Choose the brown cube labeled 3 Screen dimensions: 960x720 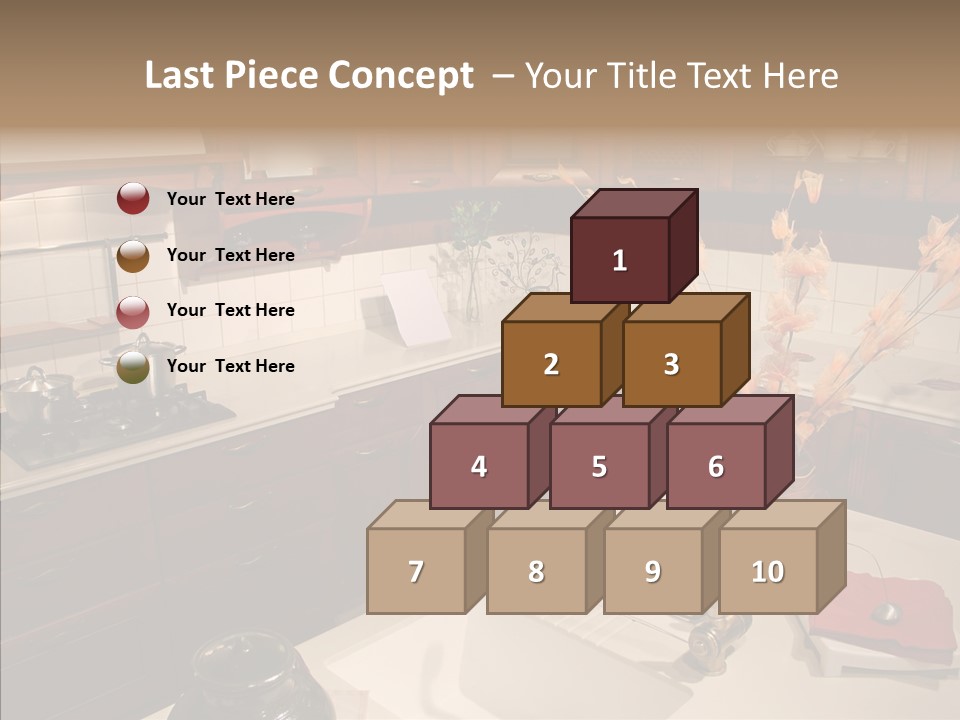(x=671, y=364)
